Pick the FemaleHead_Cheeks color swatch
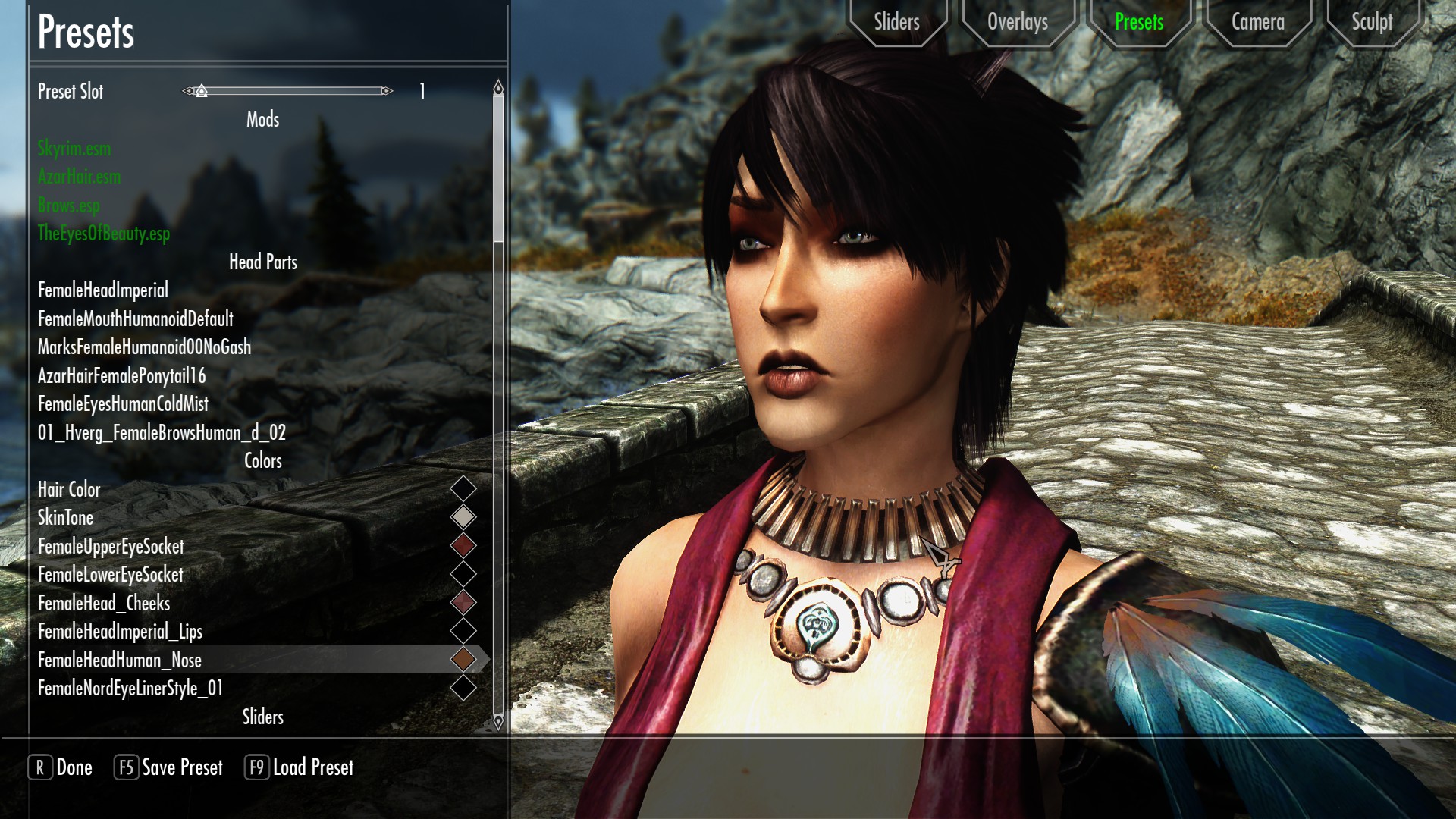This screenshot has width=1456, height=819. pyautogui.click(x=463, y=603)
